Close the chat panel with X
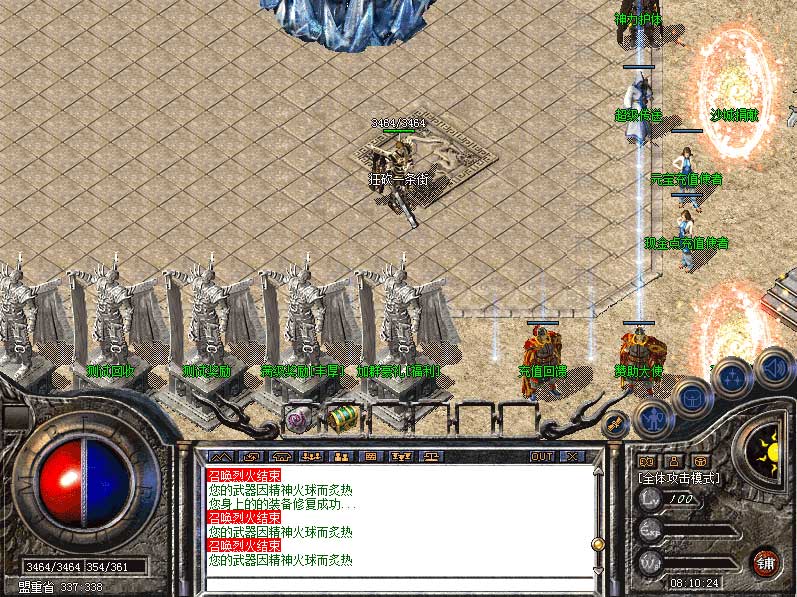Screen dimensions: 797x597 [573, 456]
